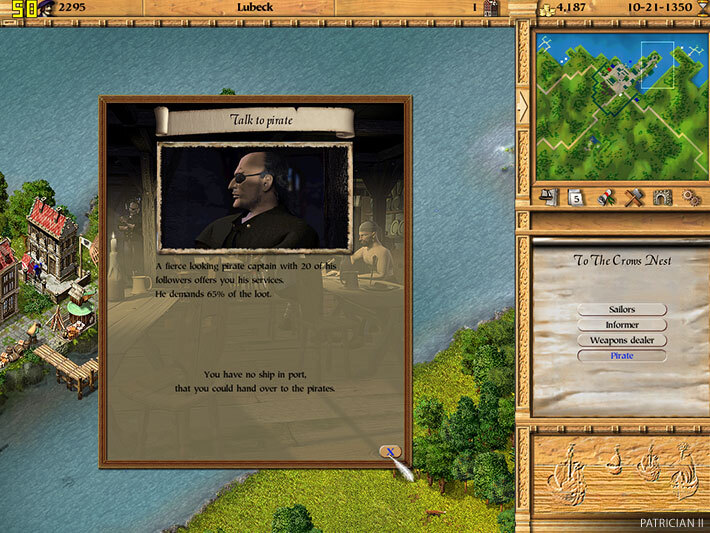
Task: Open the crossed hammer and axe icon
Action: click(632, 197)
